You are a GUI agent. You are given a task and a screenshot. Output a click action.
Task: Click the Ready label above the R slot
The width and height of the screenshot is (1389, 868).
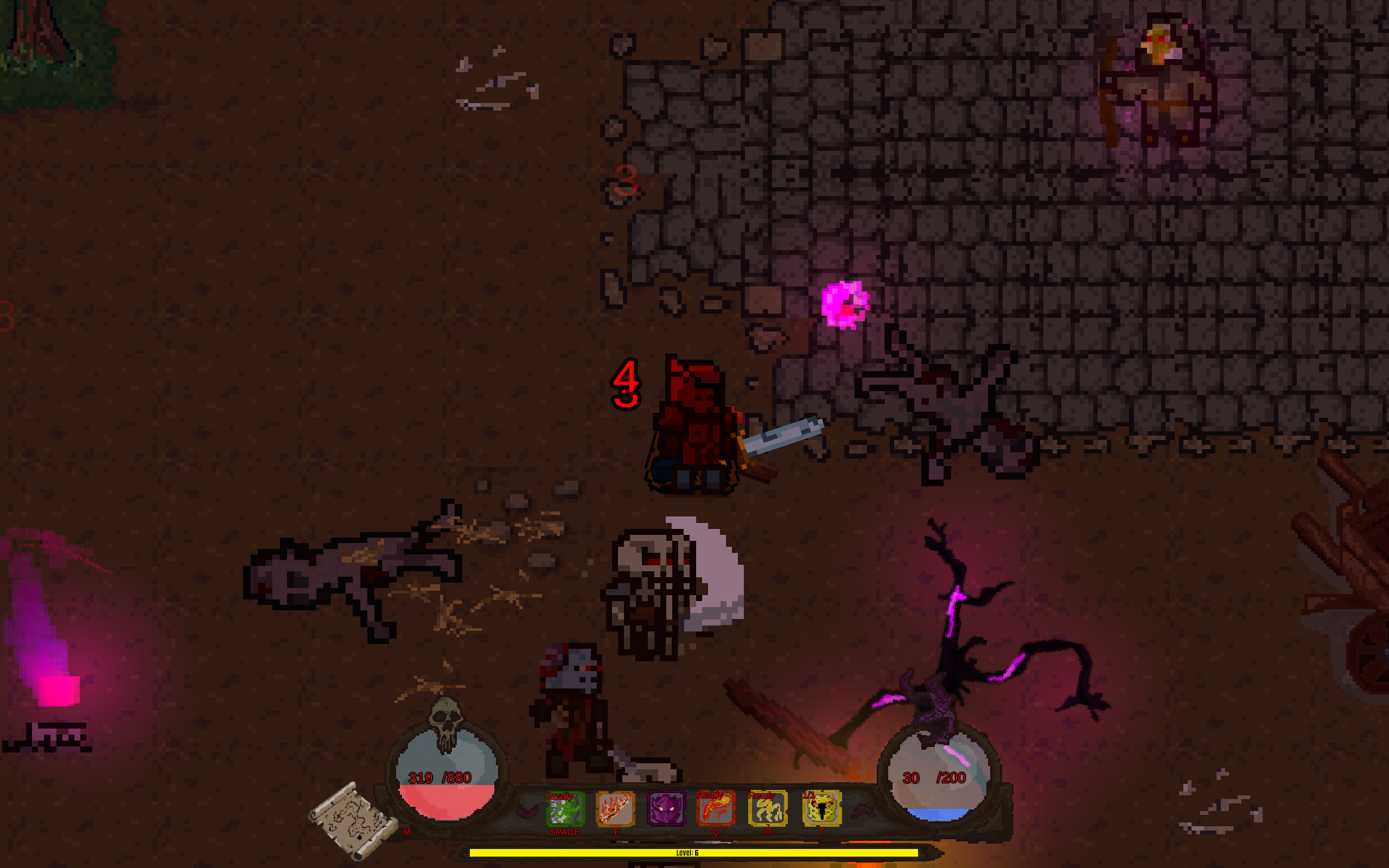(x=762, y=796)
